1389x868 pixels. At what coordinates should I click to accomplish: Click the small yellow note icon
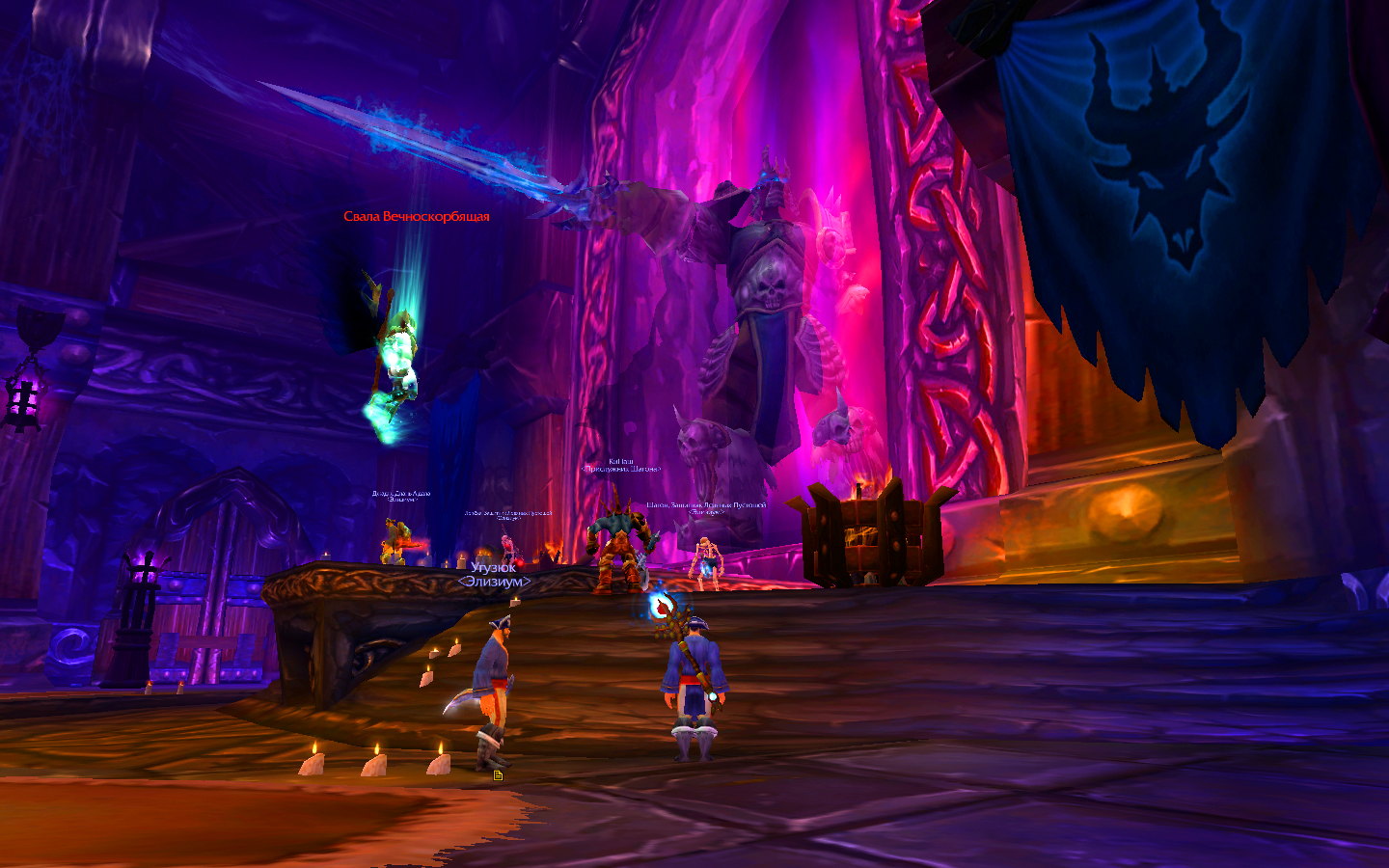498,775
